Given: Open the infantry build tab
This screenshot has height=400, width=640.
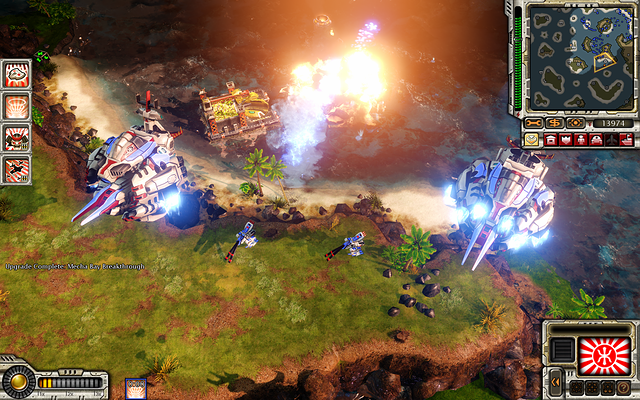Looking at the screenshot, I should point(582,140).
